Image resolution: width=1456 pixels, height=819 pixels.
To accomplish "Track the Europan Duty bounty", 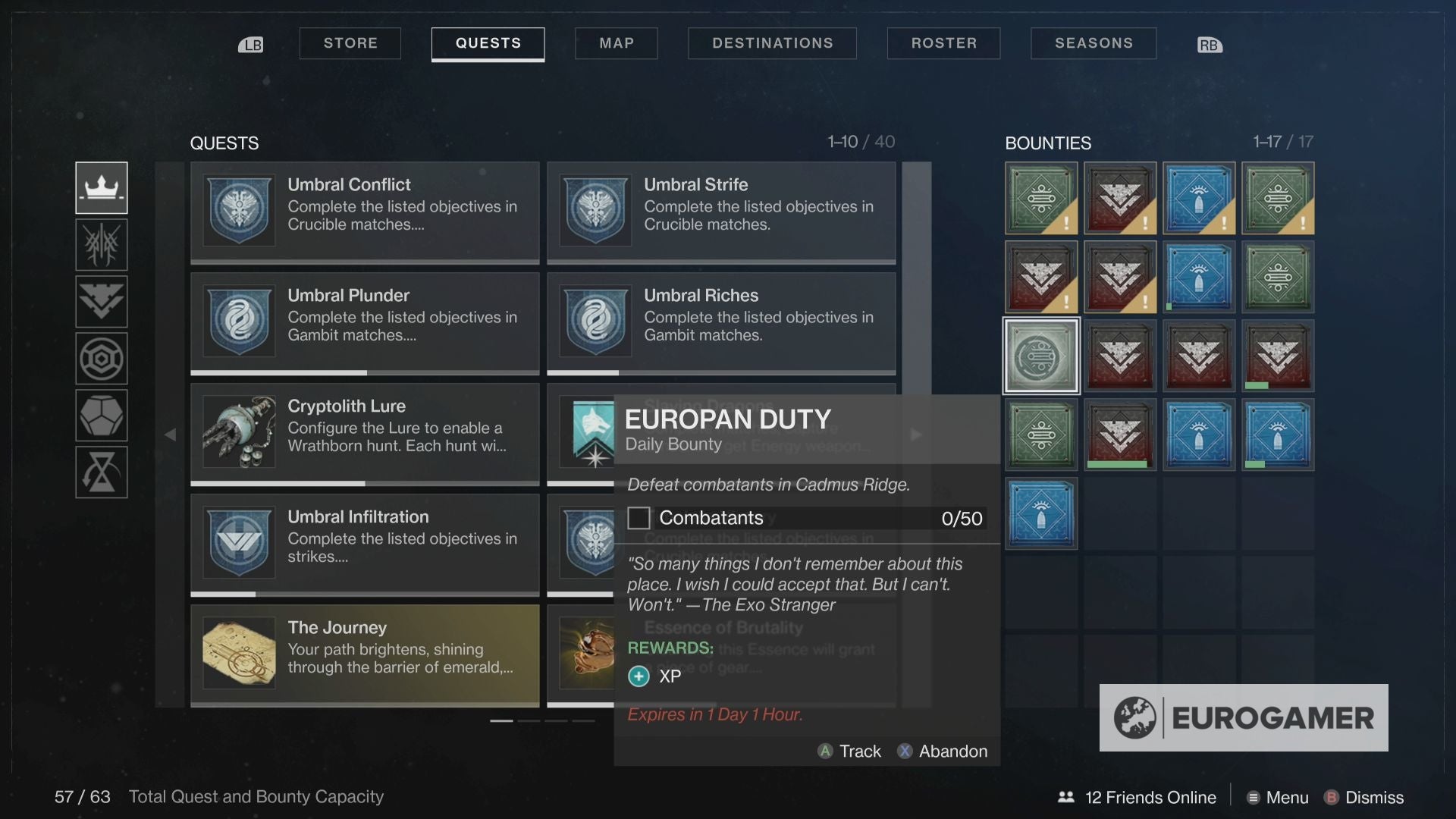I will [x=849, y=752].
